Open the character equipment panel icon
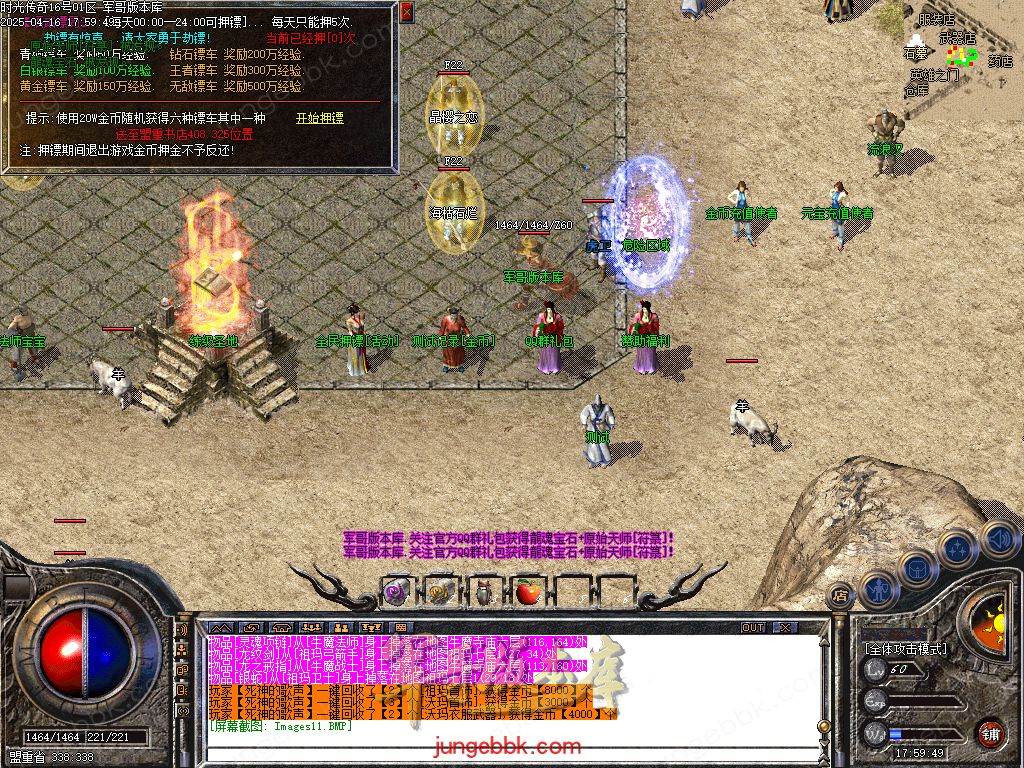The width and height of the screenshot is (1024, 768). click(879, 589)
